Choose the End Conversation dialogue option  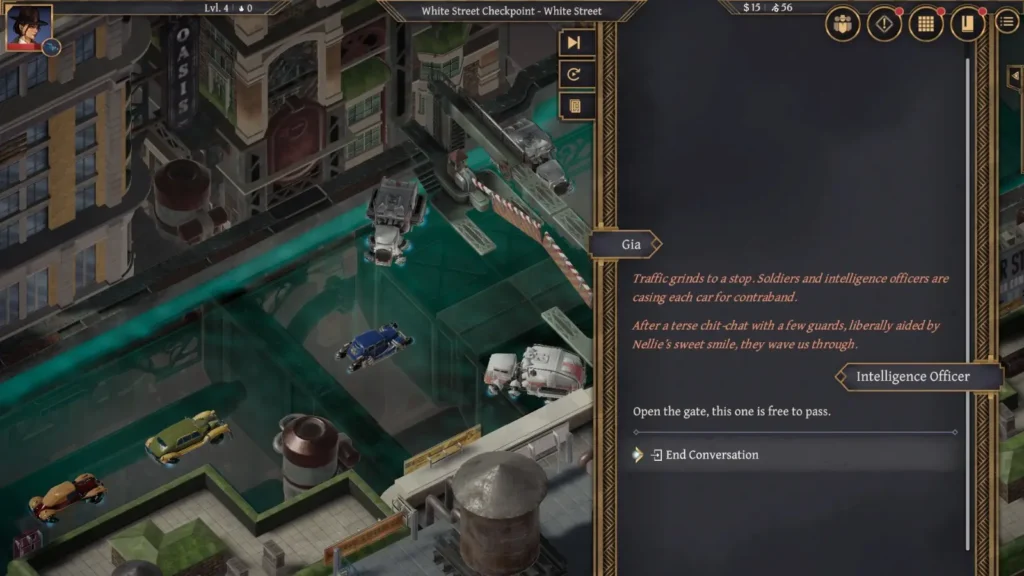coord(711,455)
